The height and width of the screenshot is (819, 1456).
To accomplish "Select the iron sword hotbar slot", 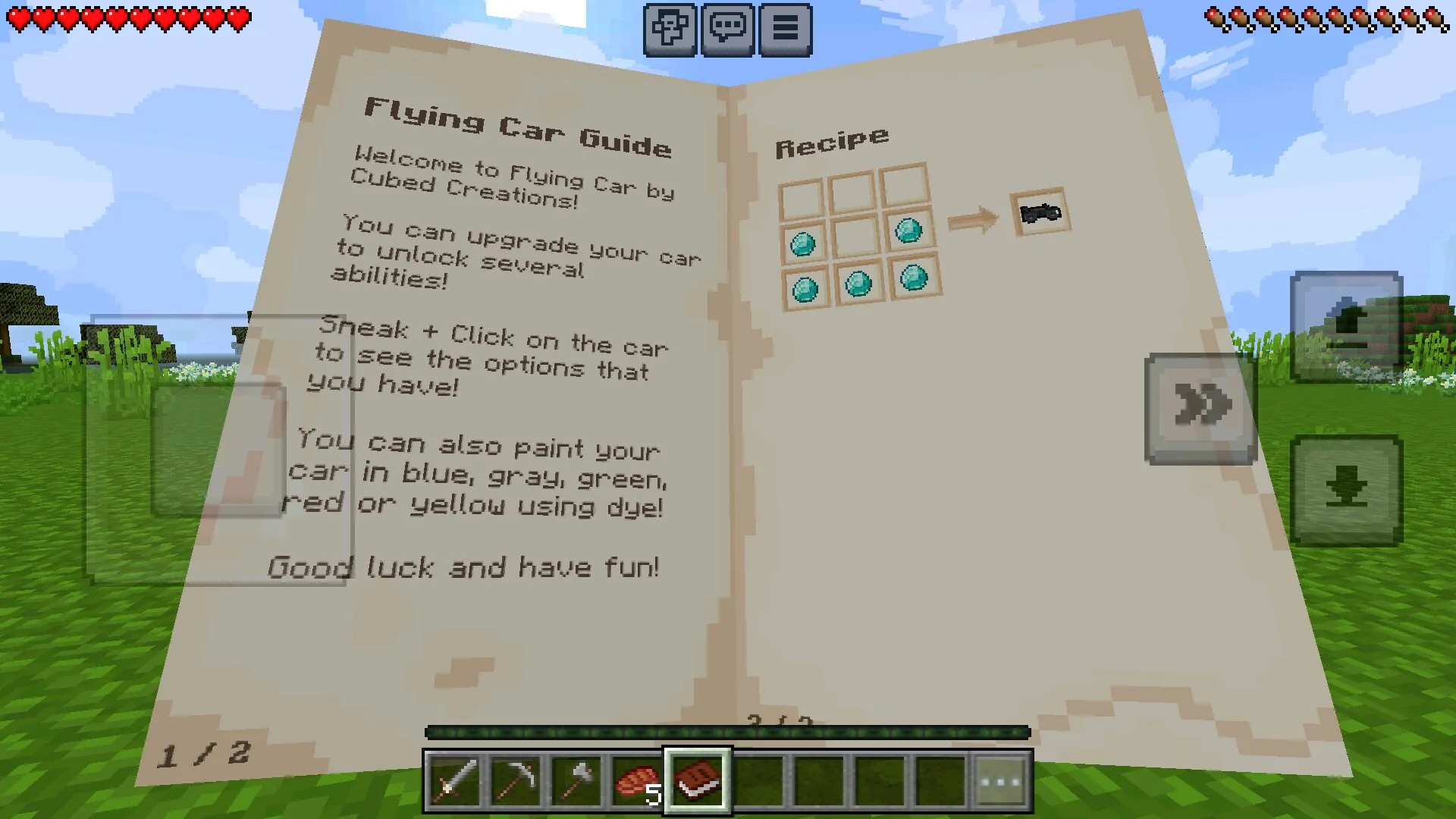I will [x=453, y=781].
